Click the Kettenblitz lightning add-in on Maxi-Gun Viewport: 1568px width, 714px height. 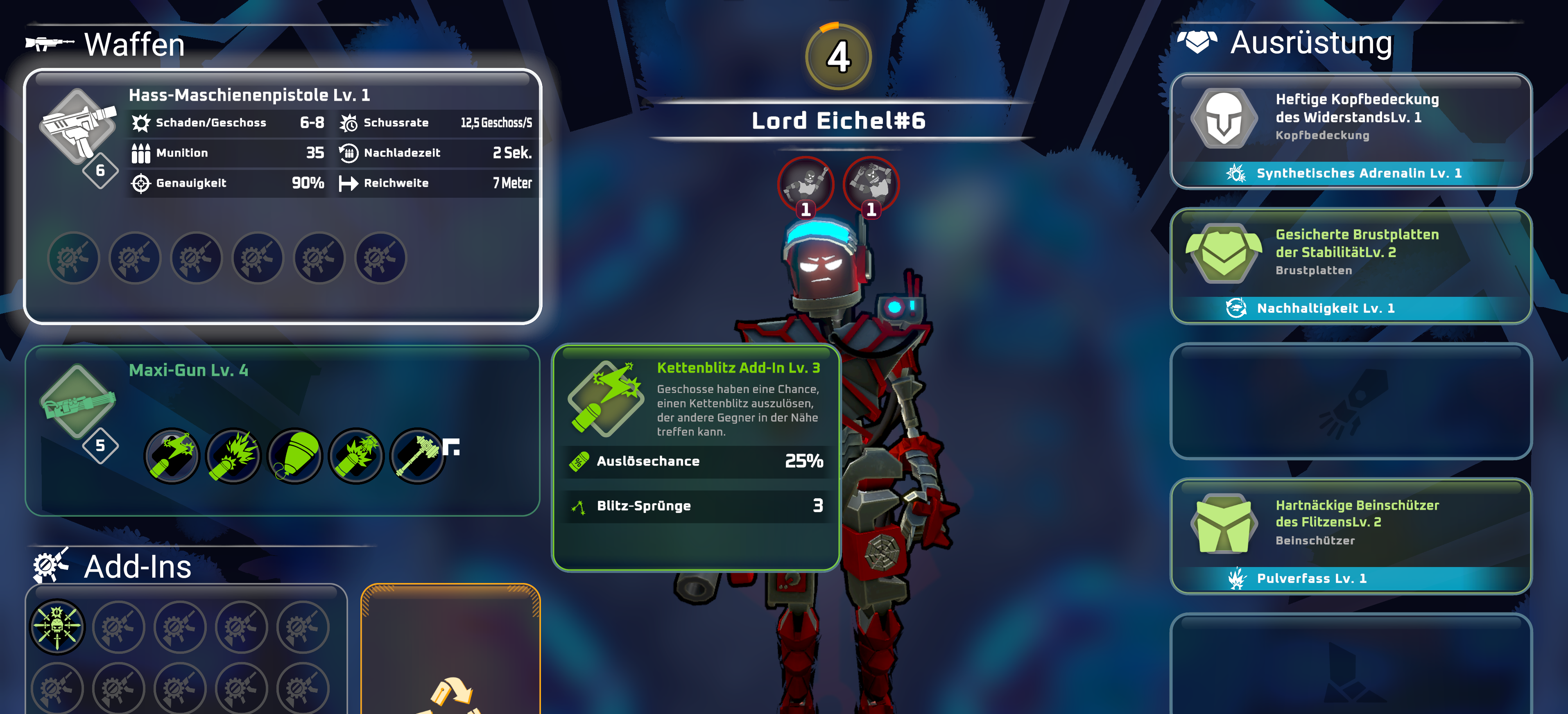(x=172, y=455)
